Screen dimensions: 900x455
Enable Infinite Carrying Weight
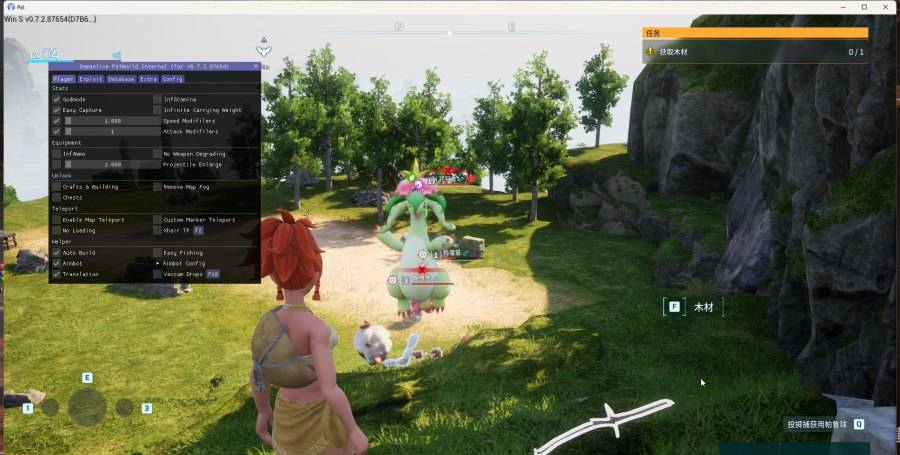pyautogui.click(x=157, y=110)
